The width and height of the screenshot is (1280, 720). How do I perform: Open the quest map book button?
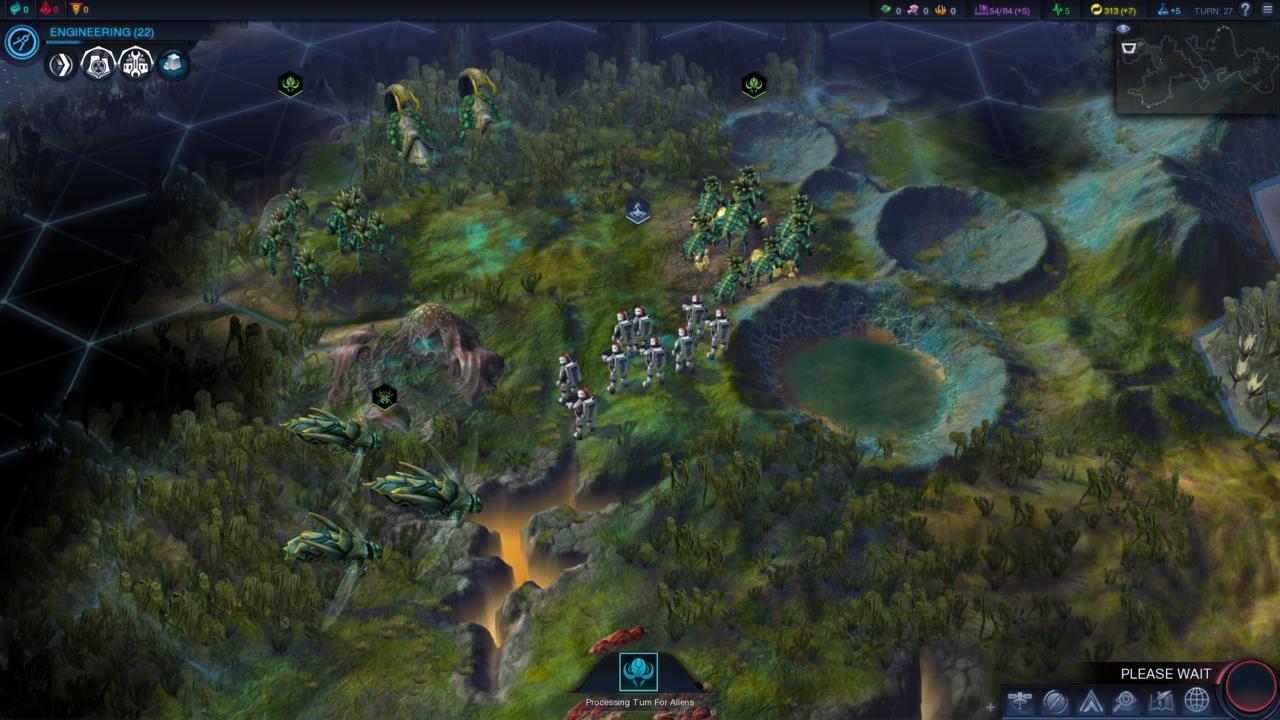[1161, 701]
